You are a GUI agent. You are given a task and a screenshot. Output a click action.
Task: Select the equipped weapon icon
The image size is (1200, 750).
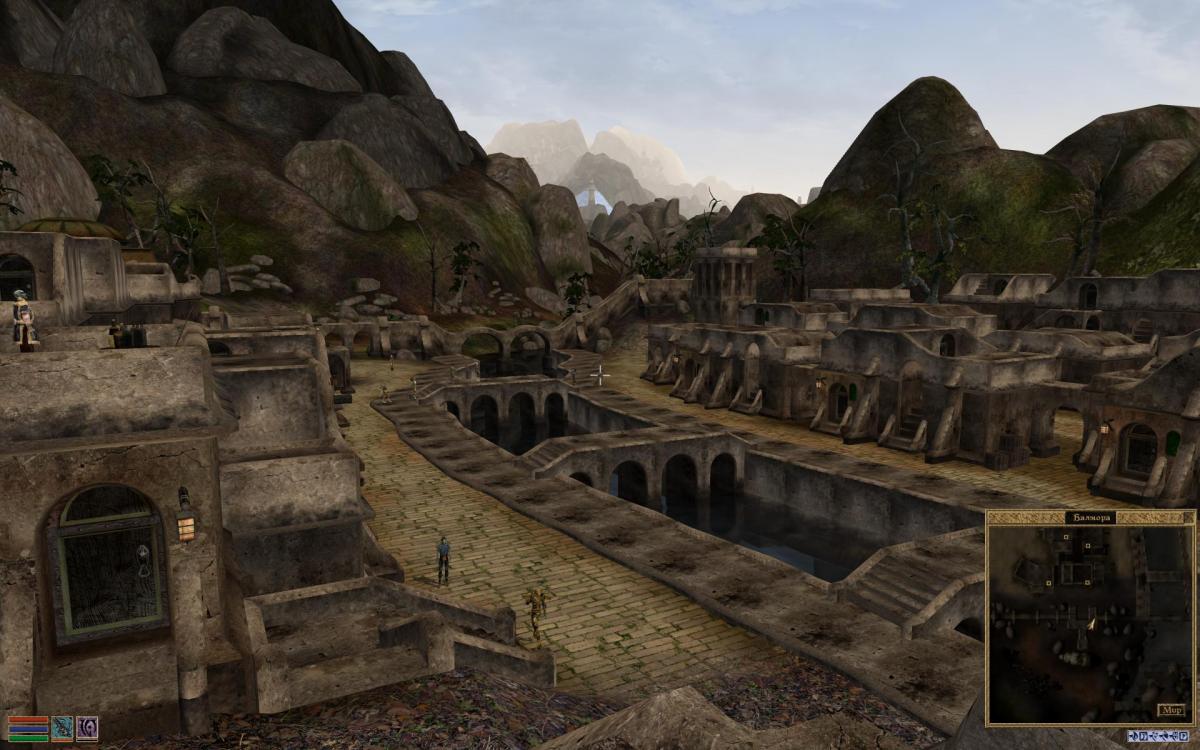click(62, 728)
